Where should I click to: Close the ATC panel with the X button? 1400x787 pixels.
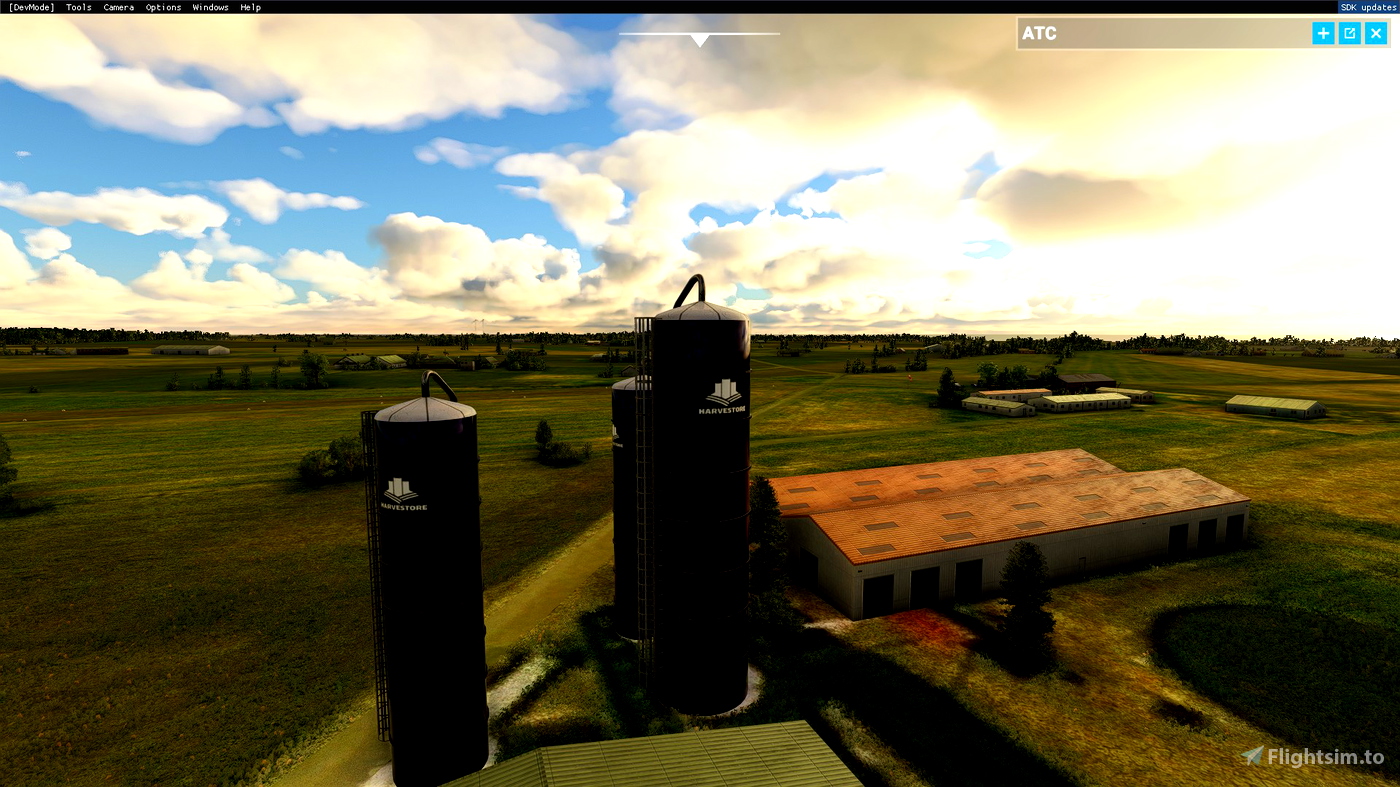pyautogui.click(x=1375, y=32)
